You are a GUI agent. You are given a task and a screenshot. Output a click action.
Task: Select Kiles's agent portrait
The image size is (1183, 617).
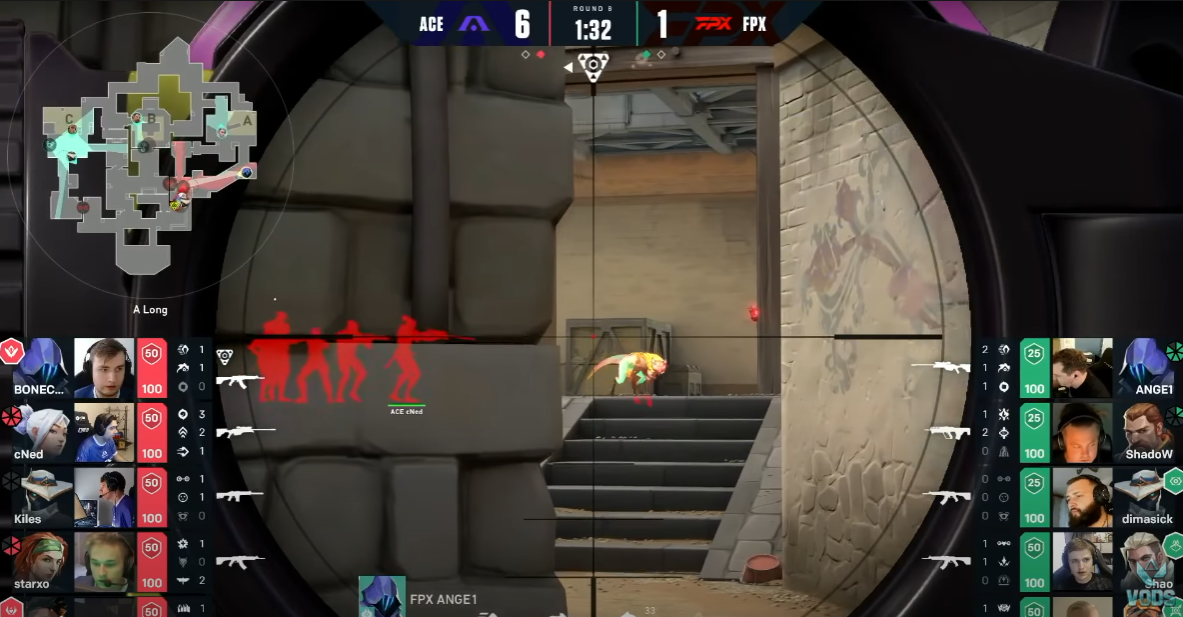coord(40,495)
